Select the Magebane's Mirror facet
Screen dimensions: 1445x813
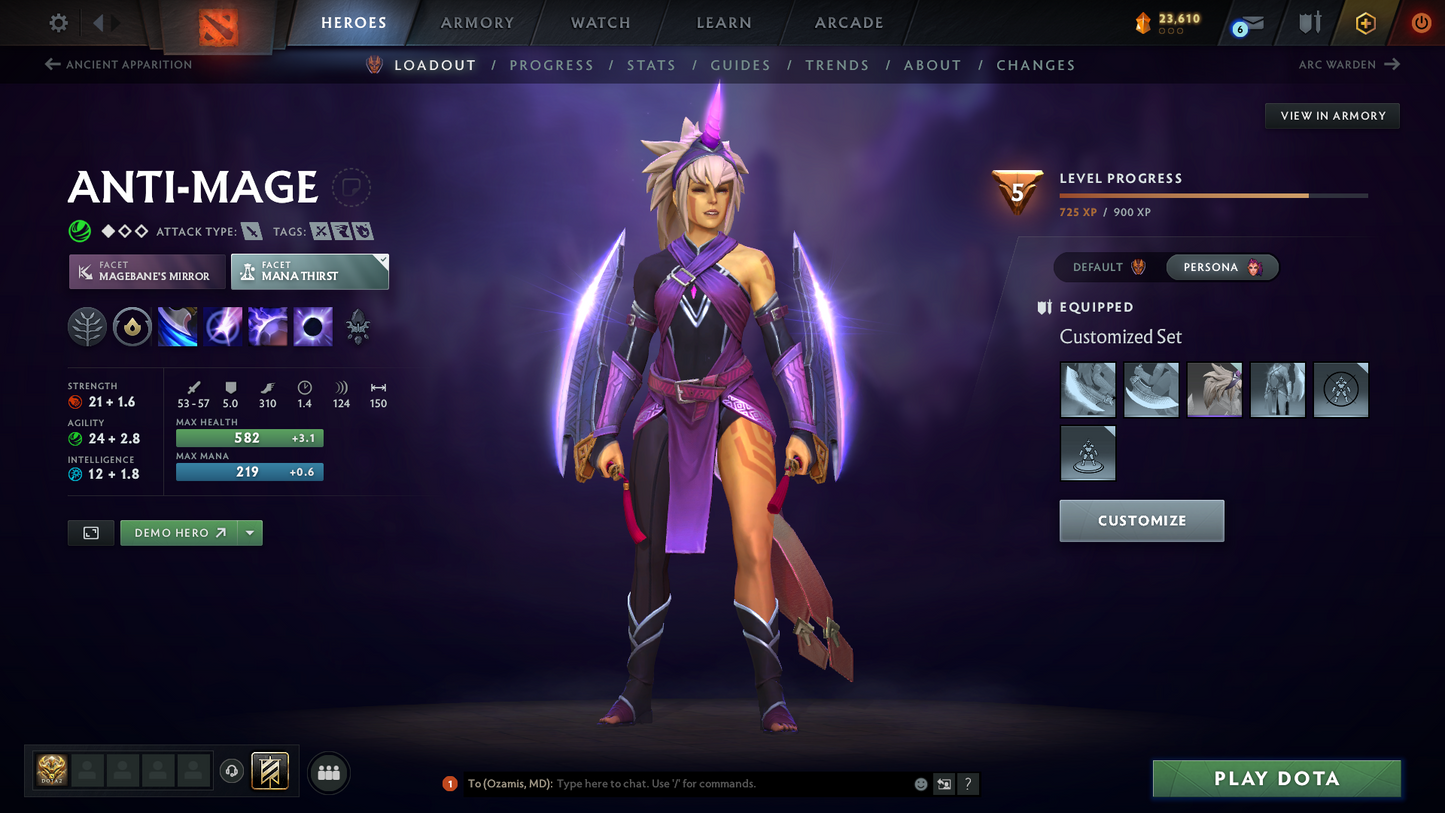(x=147, y=271)
